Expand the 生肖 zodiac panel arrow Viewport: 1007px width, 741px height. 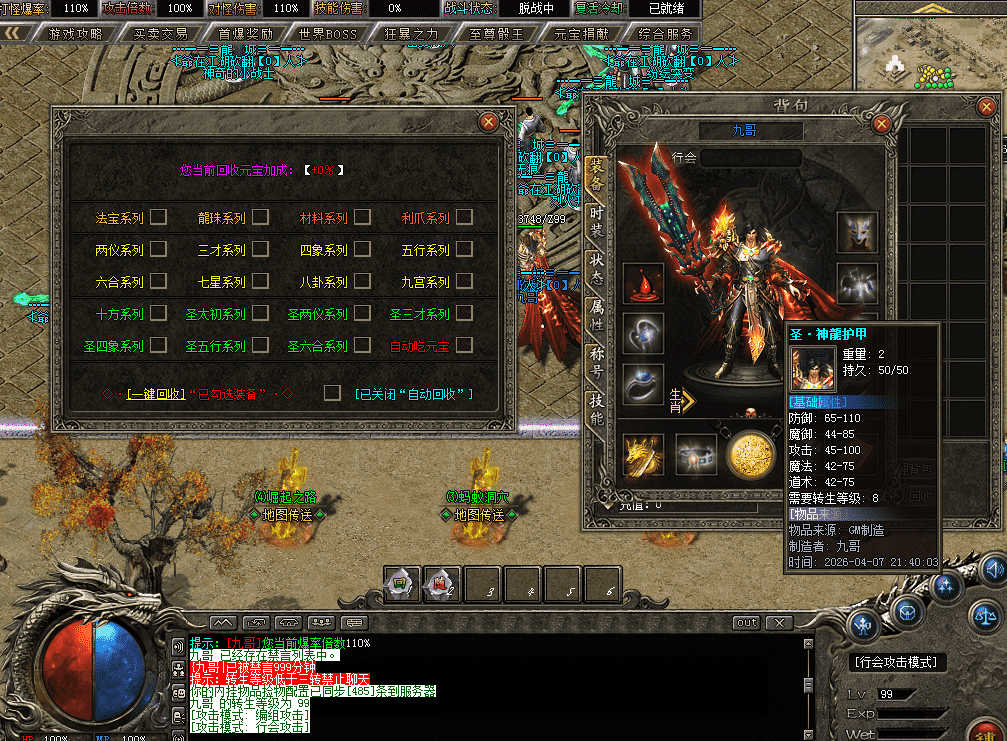point(687,400)
